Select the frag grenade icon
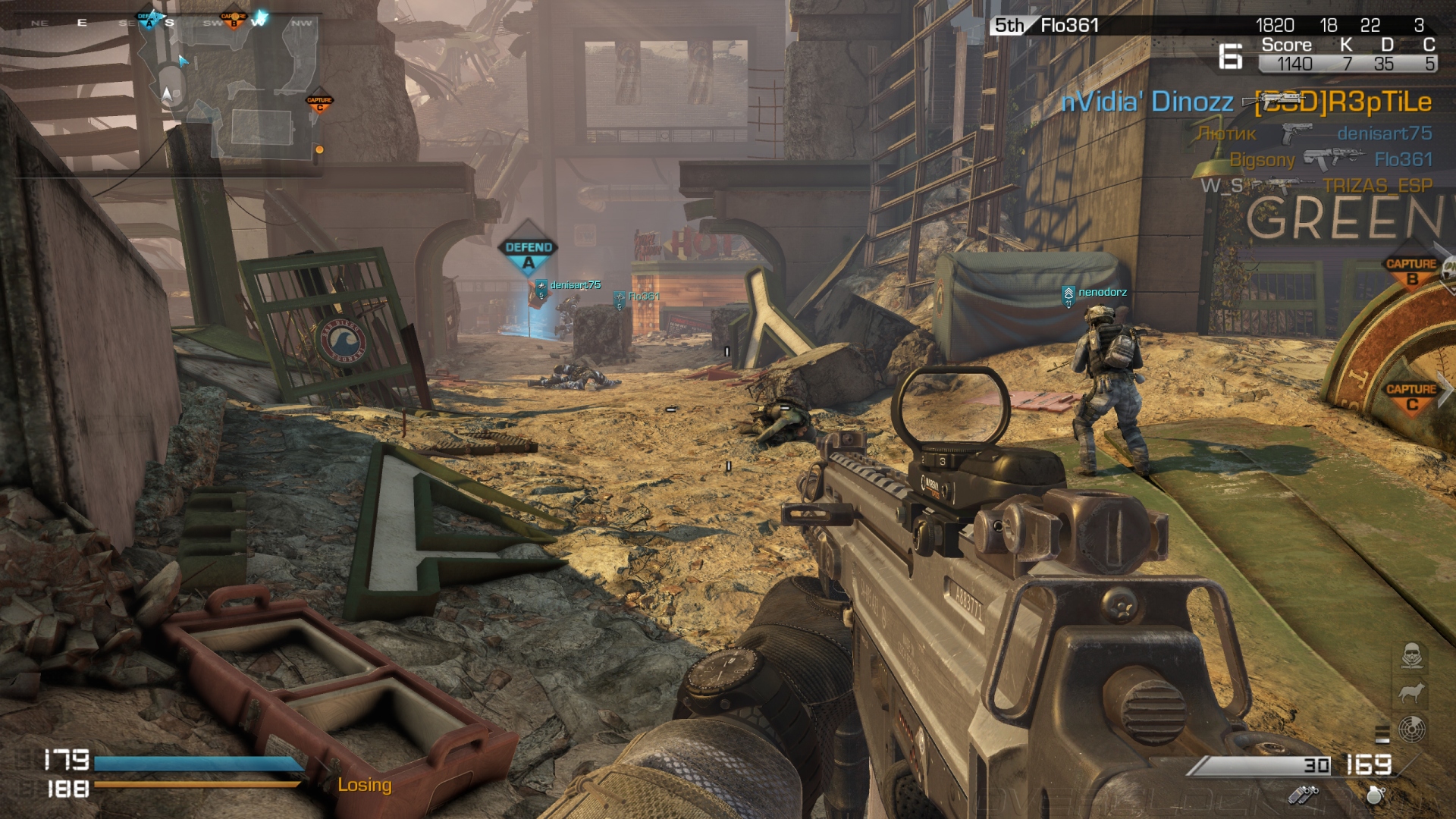1456x819 pixels. coord(1376,795)
